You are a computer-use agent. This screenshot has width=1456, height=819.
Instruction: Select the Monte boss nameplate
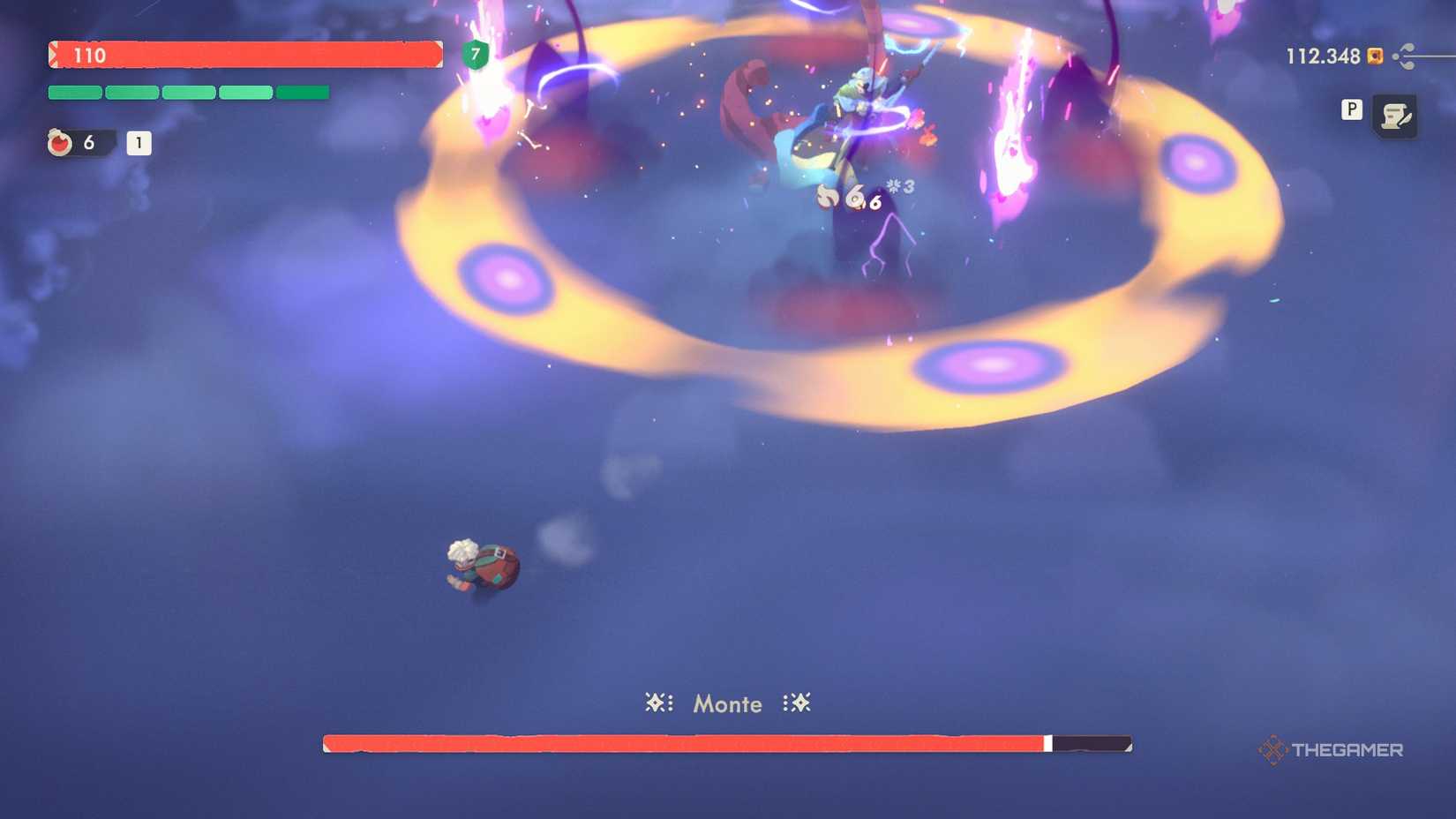tap(726, 703)
